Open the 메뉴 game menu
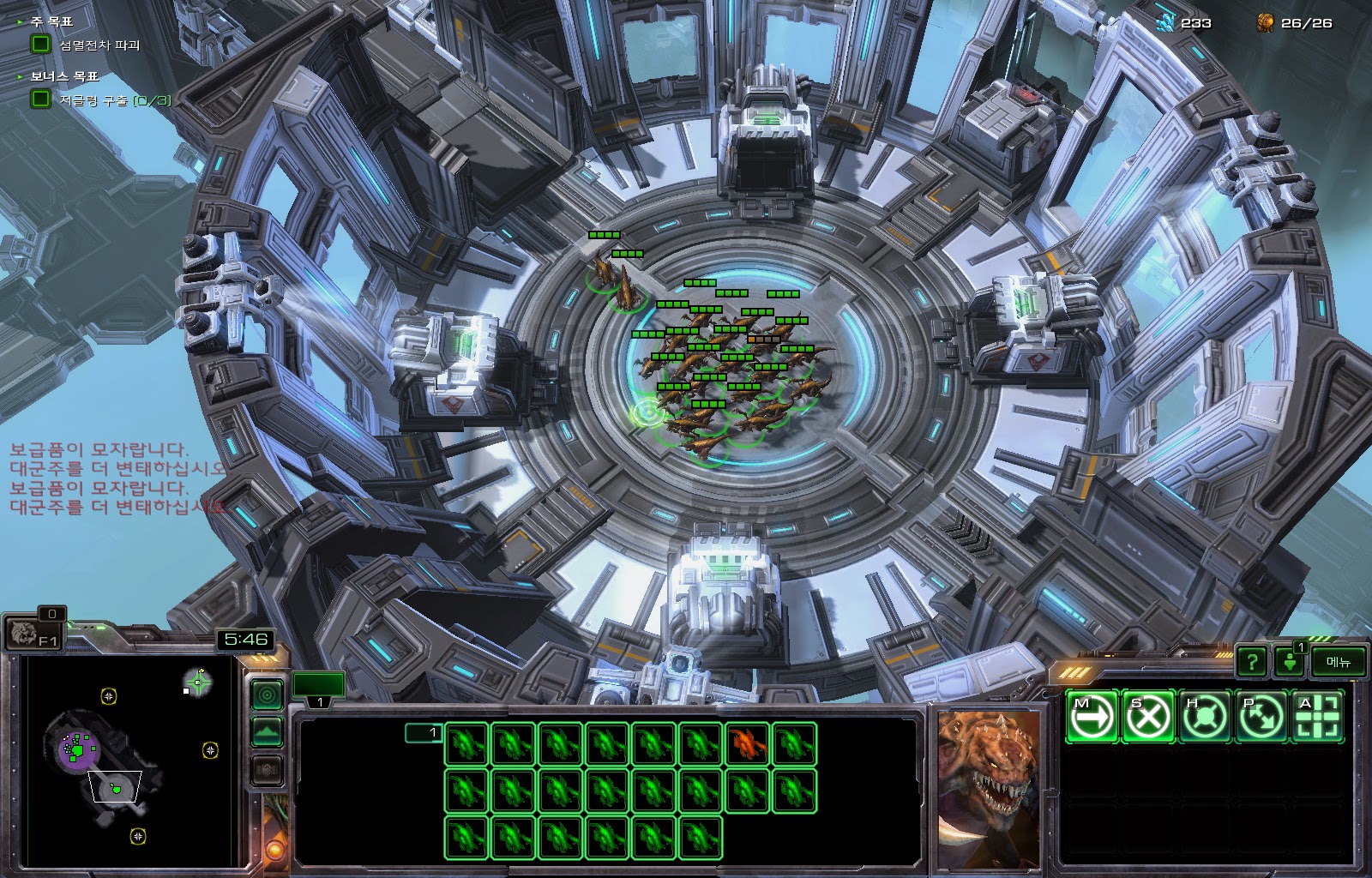The width and height of the screenshot is (1372, 878). [1338, 661]
